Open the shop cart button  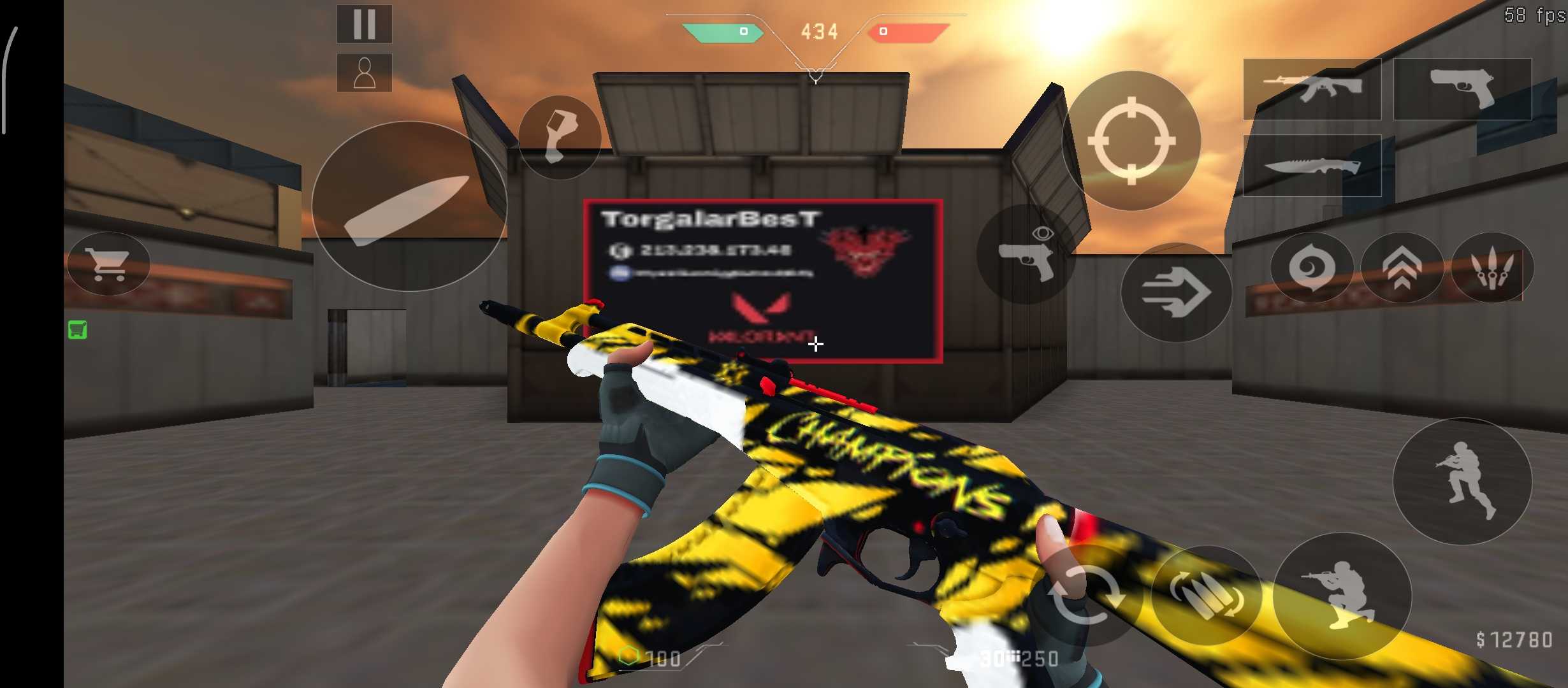[108, 264]
